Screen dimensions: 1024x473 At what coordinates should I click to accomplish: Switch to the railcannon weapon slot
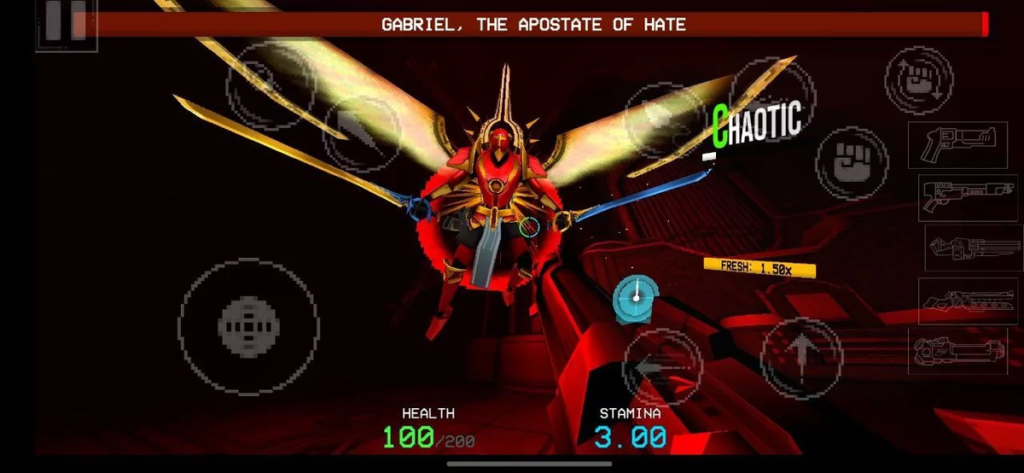[x=967, y=300]
